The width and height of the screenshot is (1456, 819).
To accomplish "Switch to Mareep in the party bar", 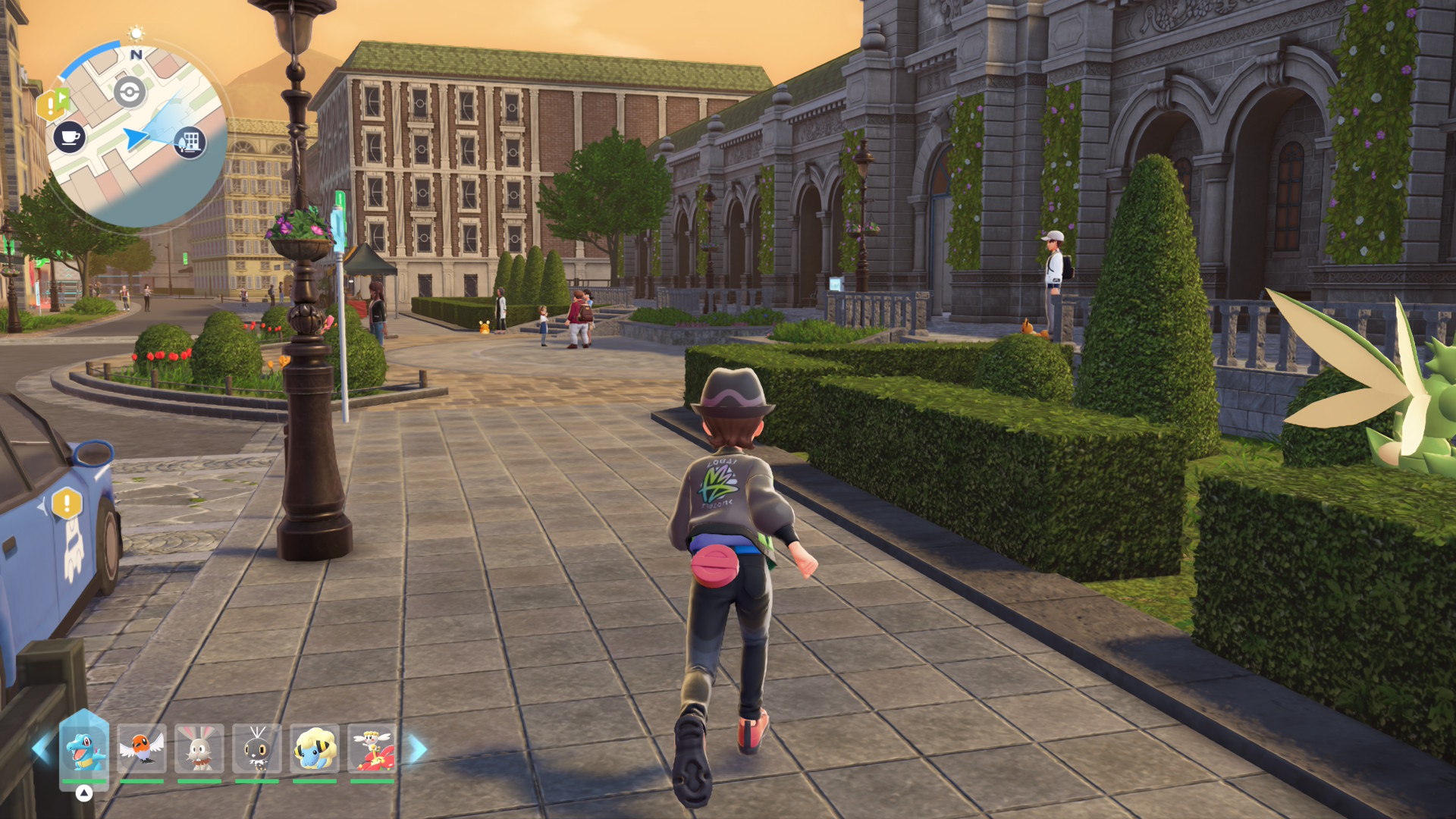I will pos(314,749).
